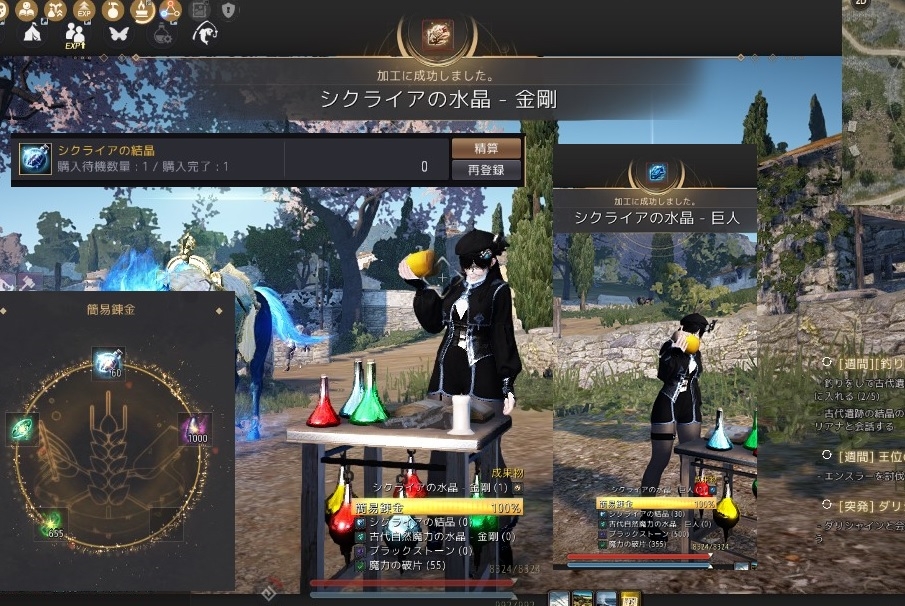Activate the white butterfly buff icon
905x606 pixels.
tap(119, 33)
